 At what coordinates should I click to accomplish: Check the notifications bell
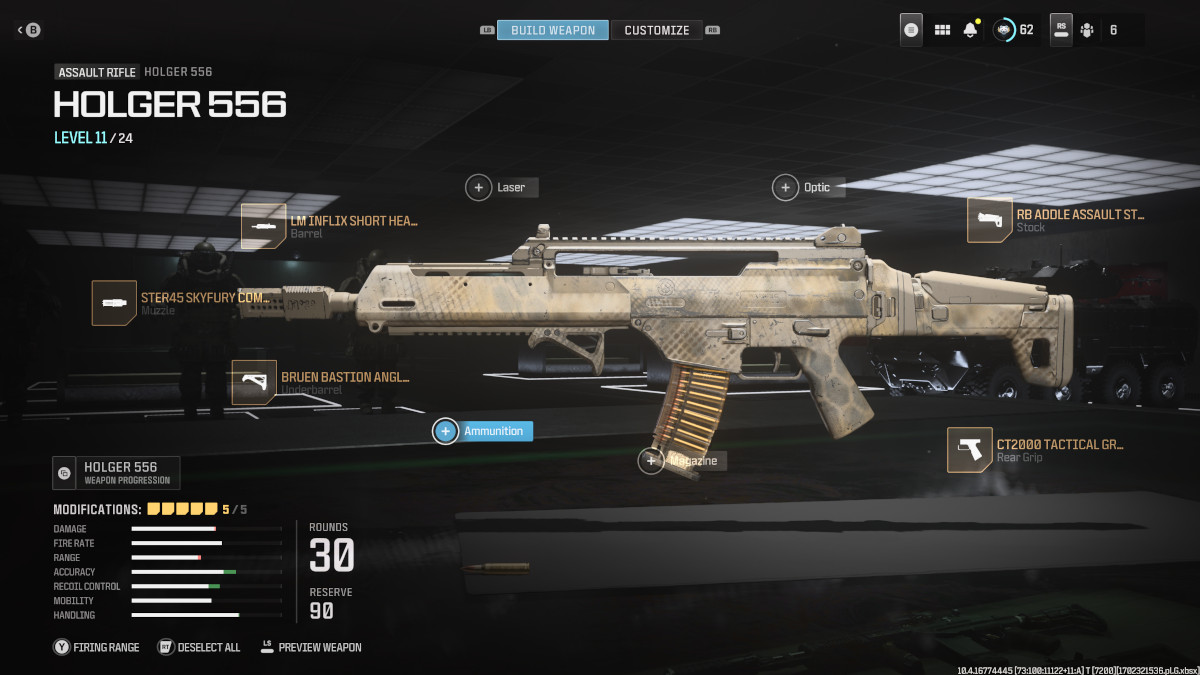pyautogui.click(x=970, y=30)
